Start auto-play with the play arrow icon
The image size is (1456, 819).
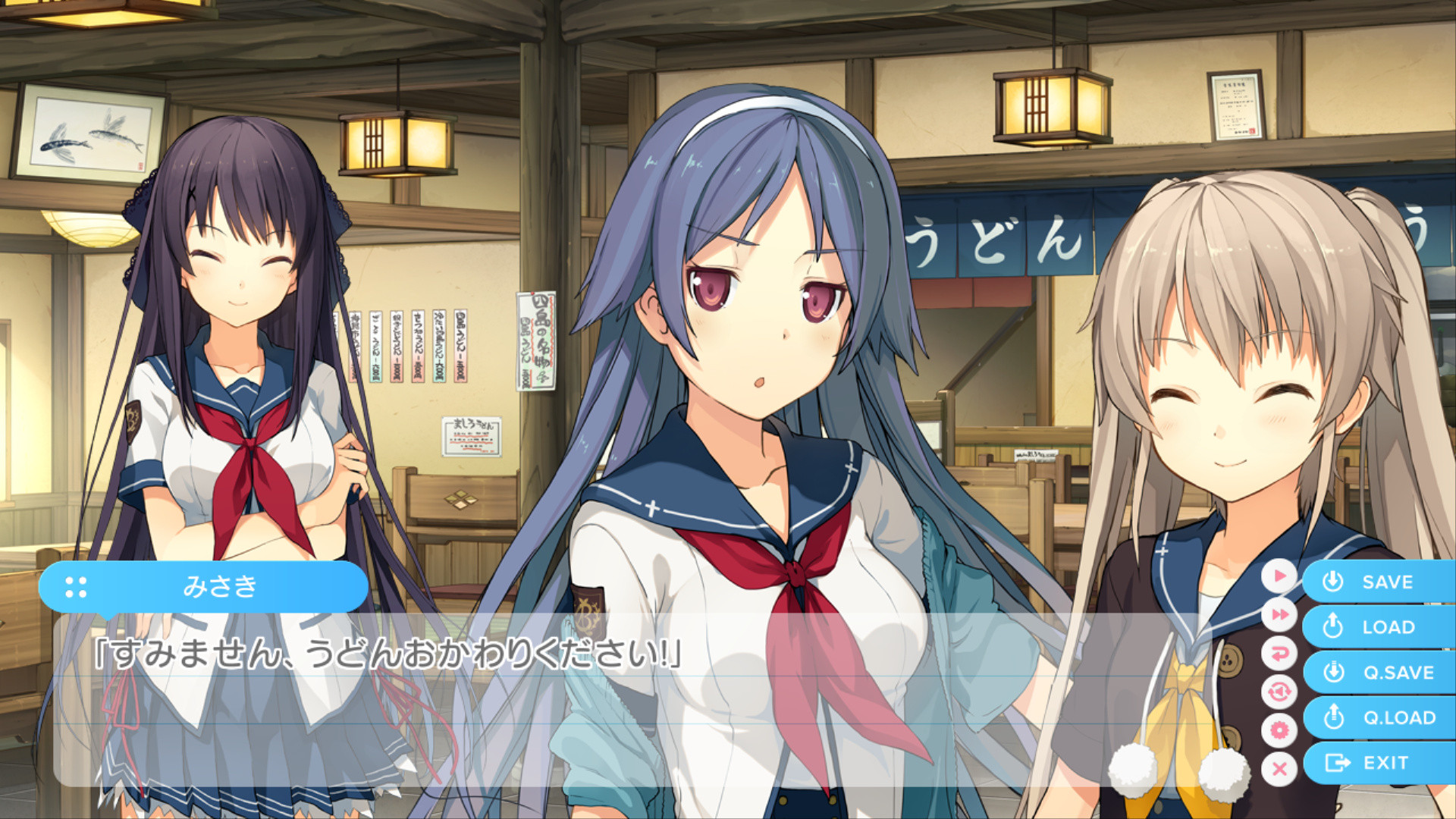point(1279,576)
